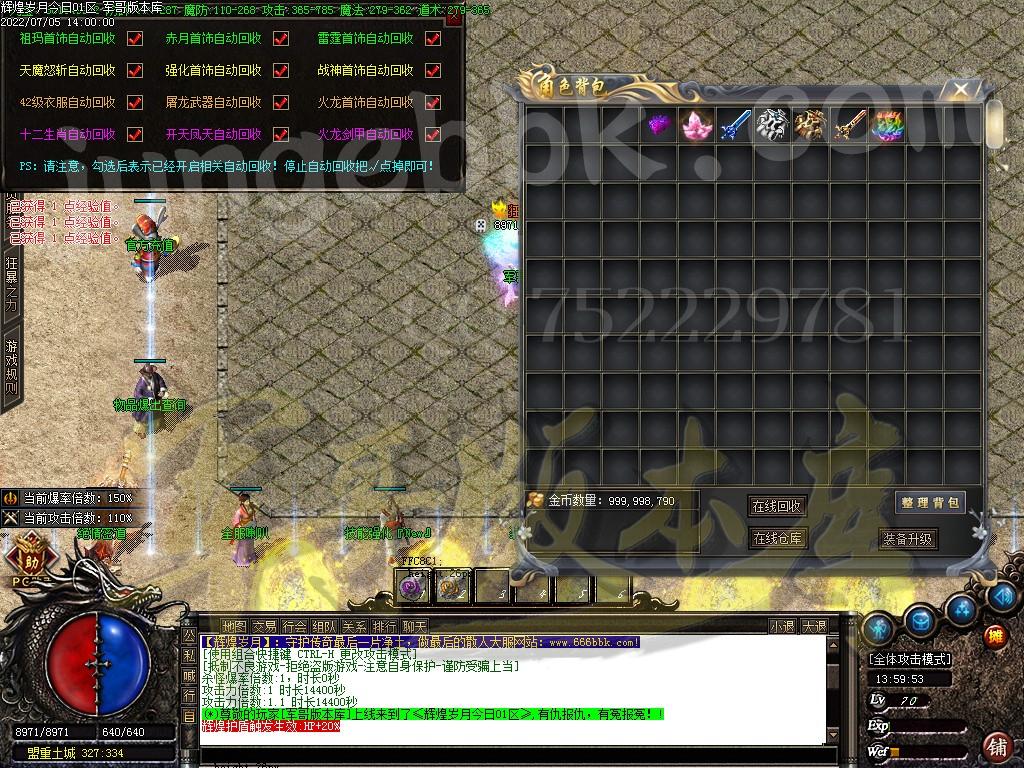Select the purple gem in the bag
The width and height of the screenshot is (1024, 768).
[658, 125]
